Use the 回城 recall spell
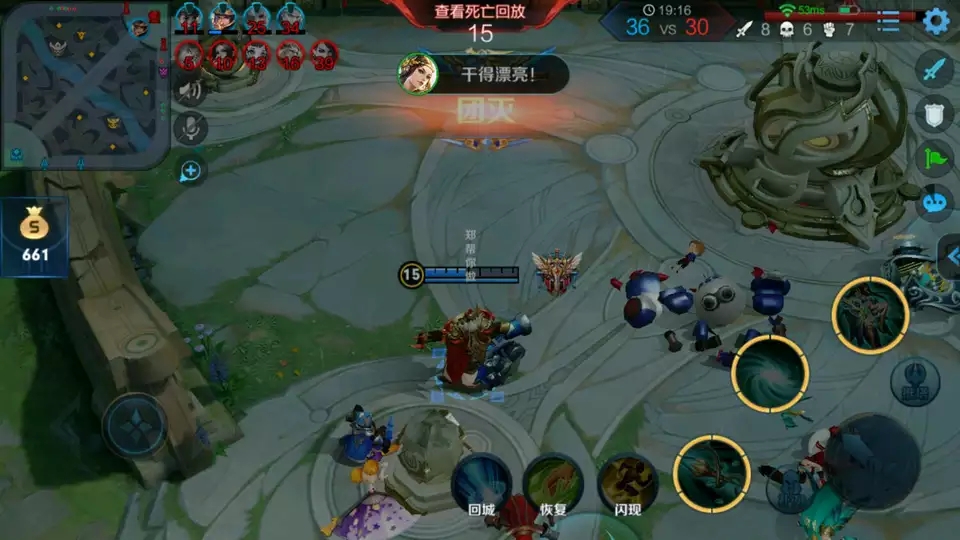Screen dimensions: 960x540 point(482,483)
